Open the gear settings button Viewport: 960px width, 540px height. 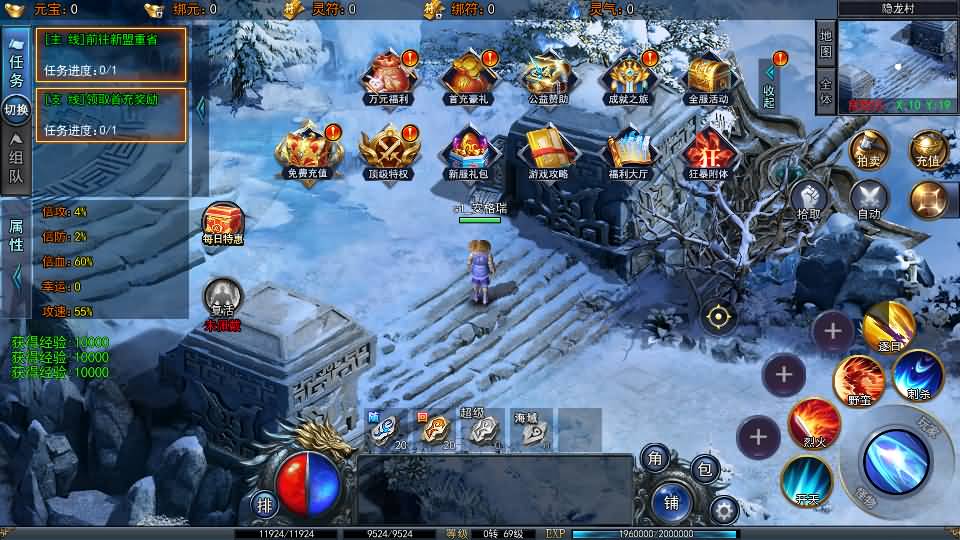coord(723,510)
